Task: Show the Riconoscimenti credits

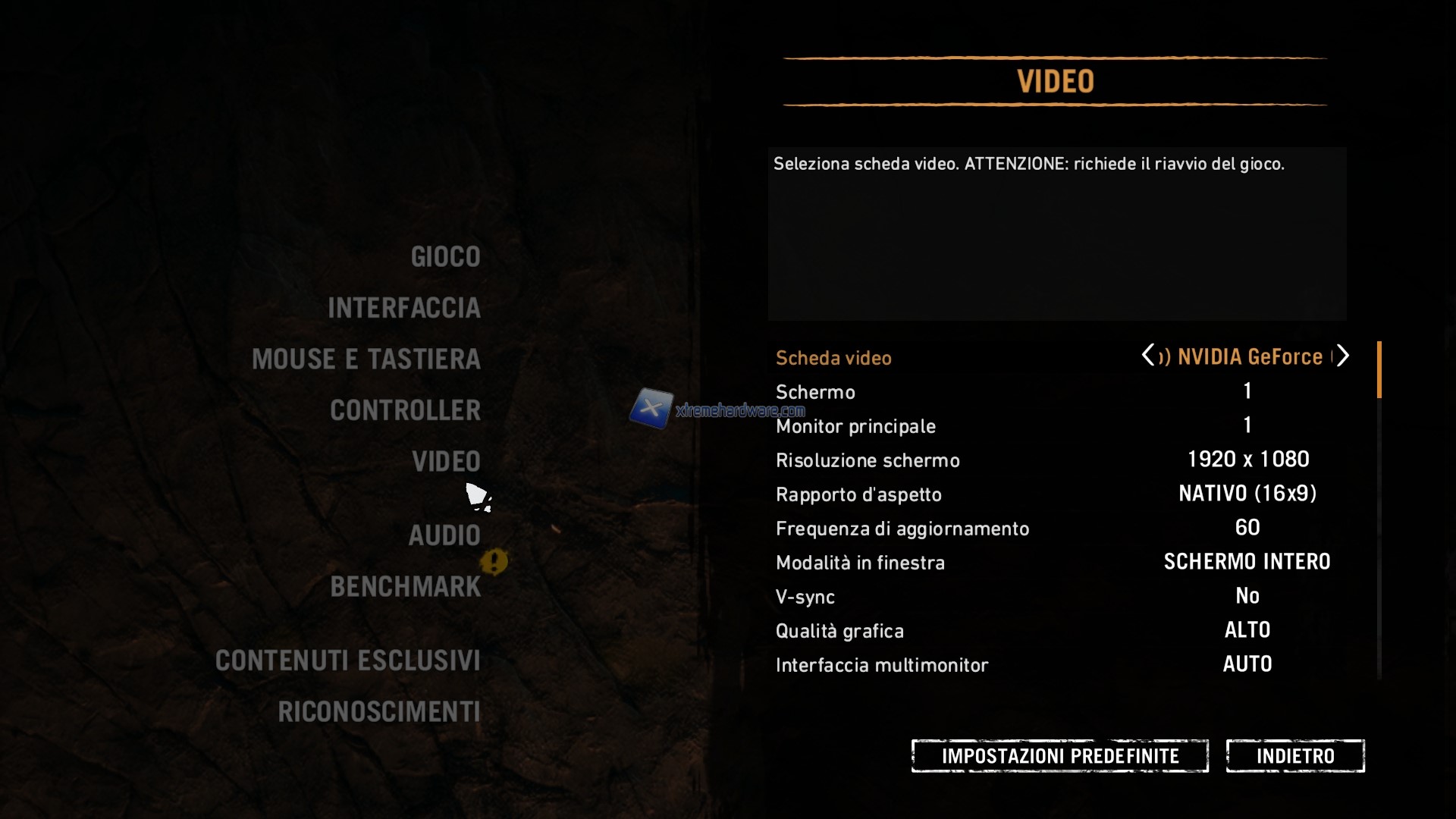Action: click(378, 712)
